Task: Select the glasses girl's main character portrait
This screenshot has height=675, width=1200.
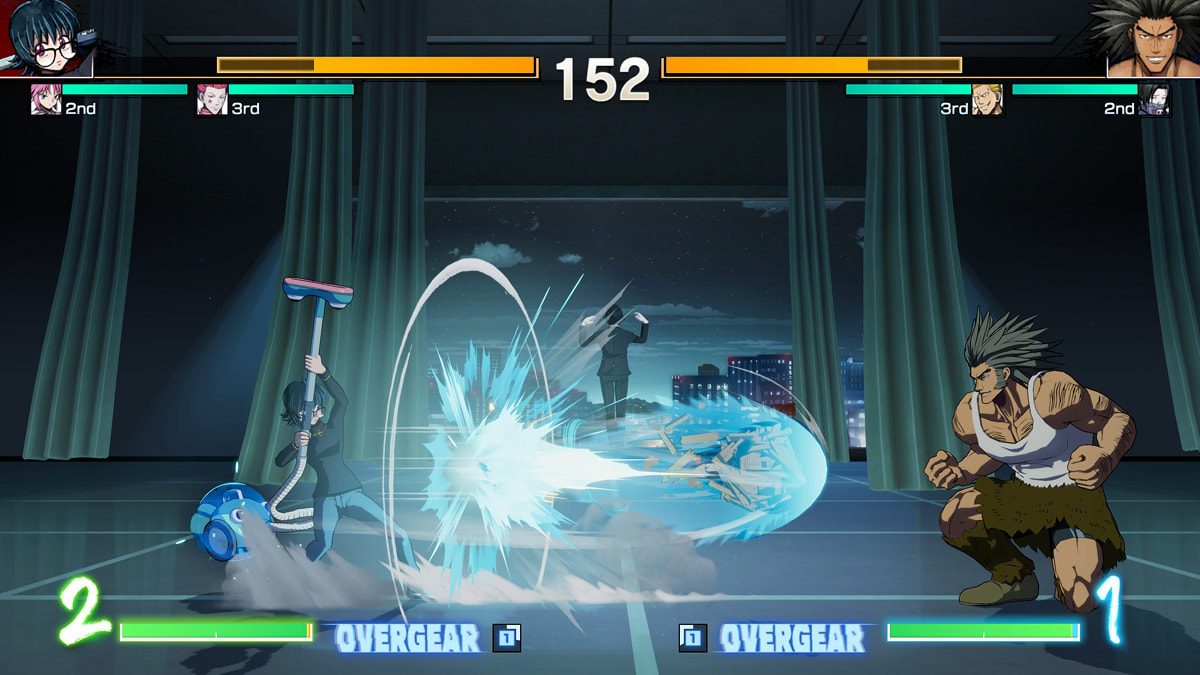Action: 46,38
